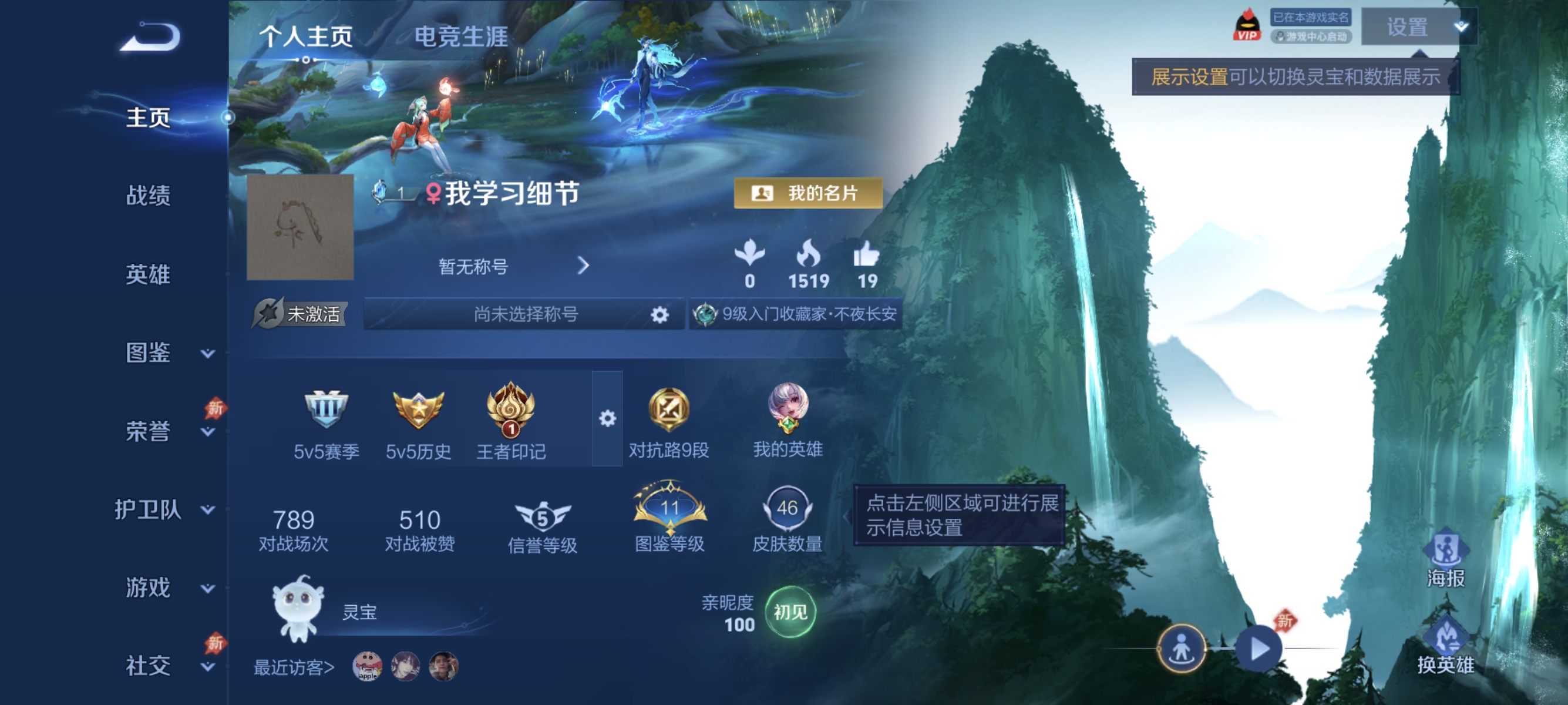Switch to the 电竞生涯 tab
The width and height of the screenshot is (1568, 705).
[x=463, y=35]
